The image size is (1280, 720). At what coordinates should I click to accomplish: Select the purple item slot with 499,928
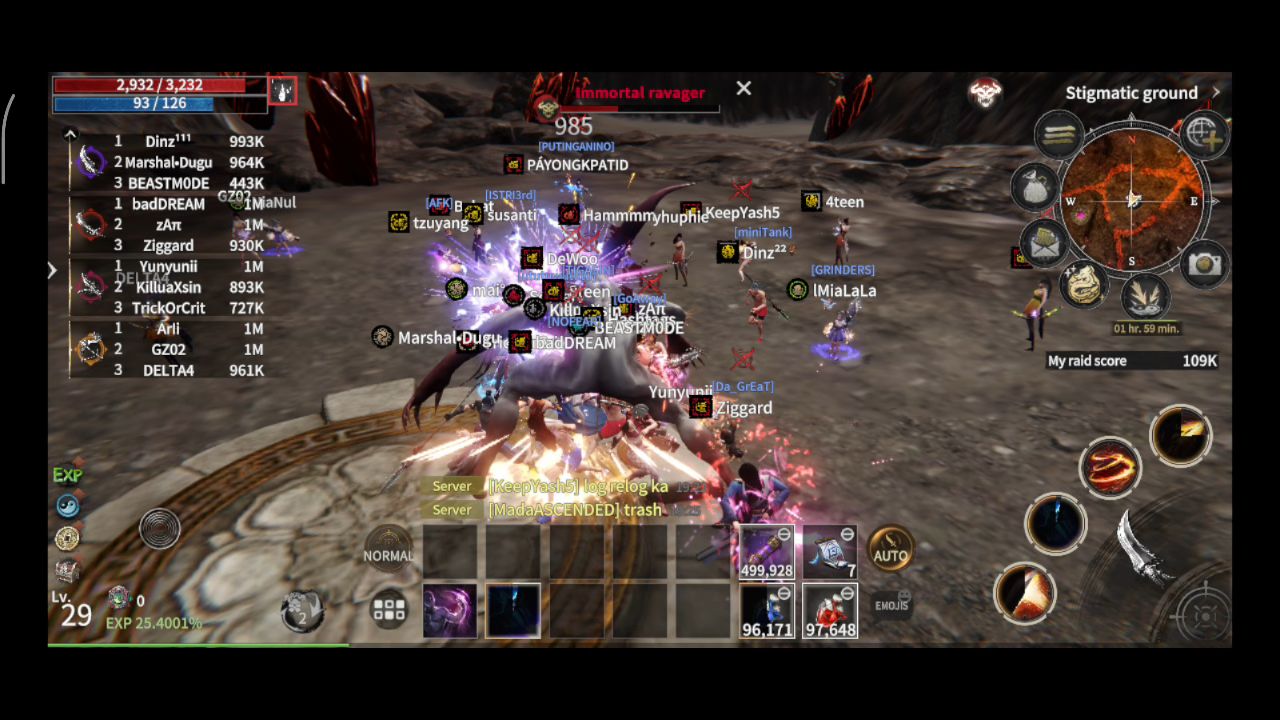coord(767,551)
